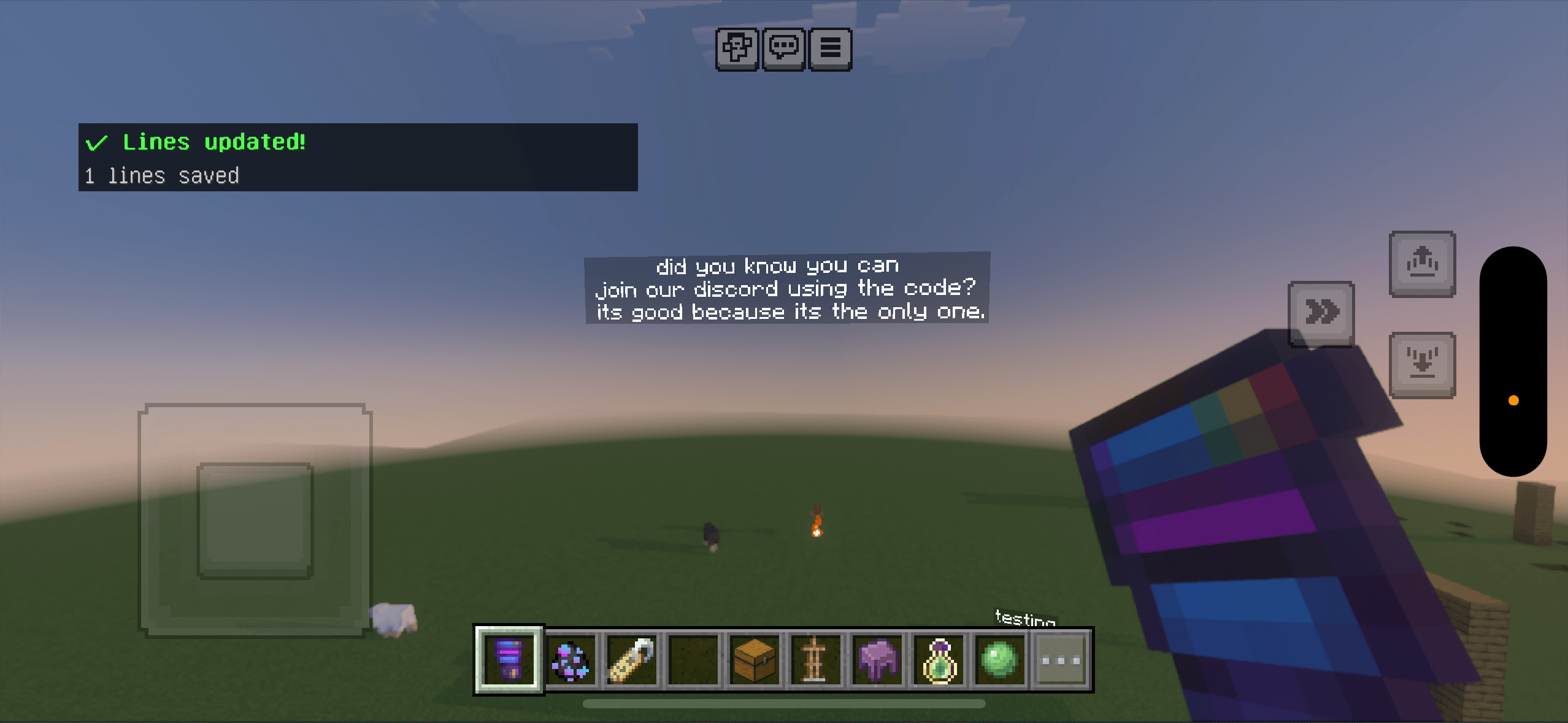This screenshot has height=723, width=1568.
Task: Select the lead in the hotbar
Action: [632, 660]
